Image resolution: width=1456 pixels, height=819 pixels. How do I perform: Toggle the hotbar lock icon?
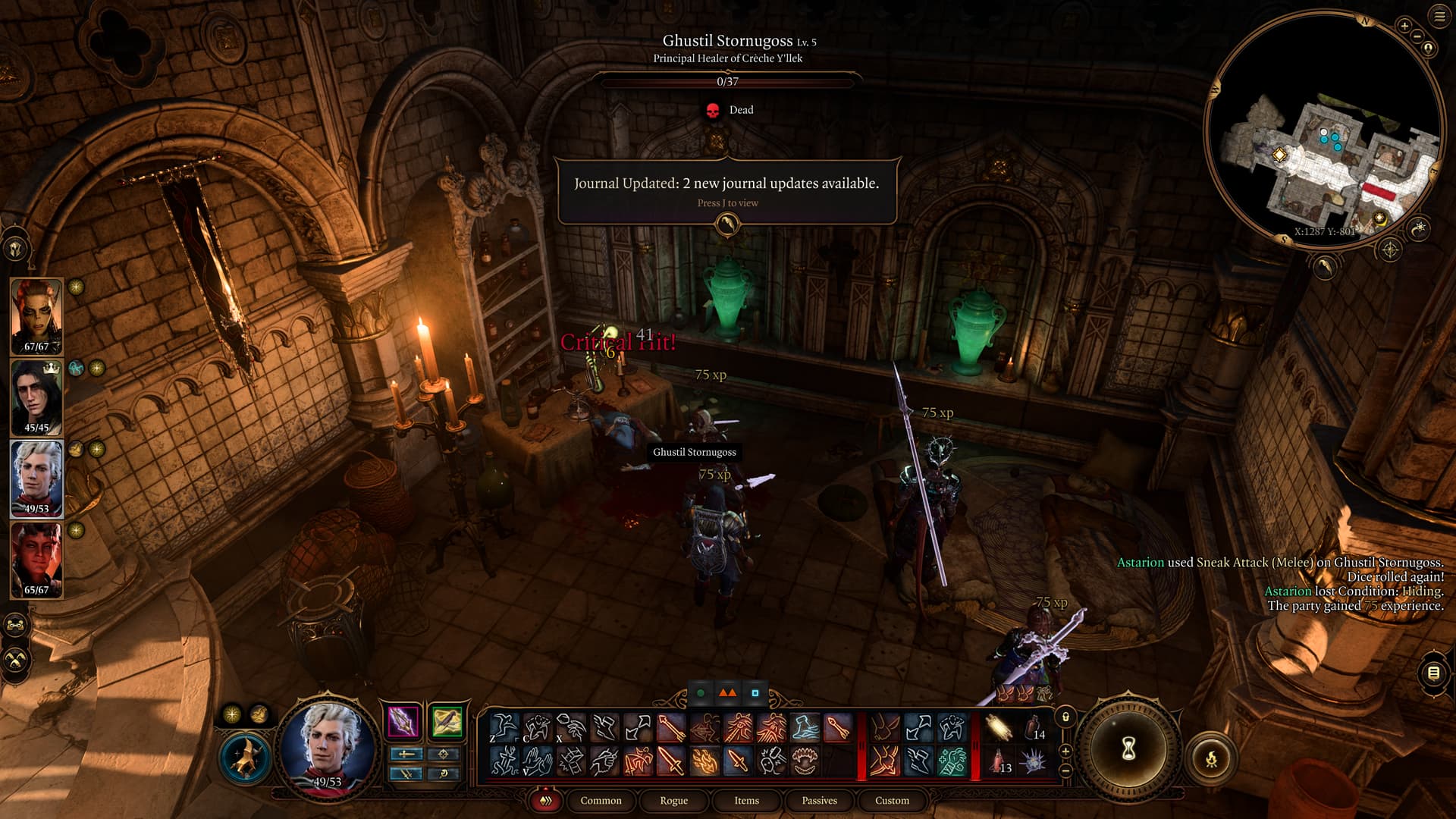coord(1065,717)
